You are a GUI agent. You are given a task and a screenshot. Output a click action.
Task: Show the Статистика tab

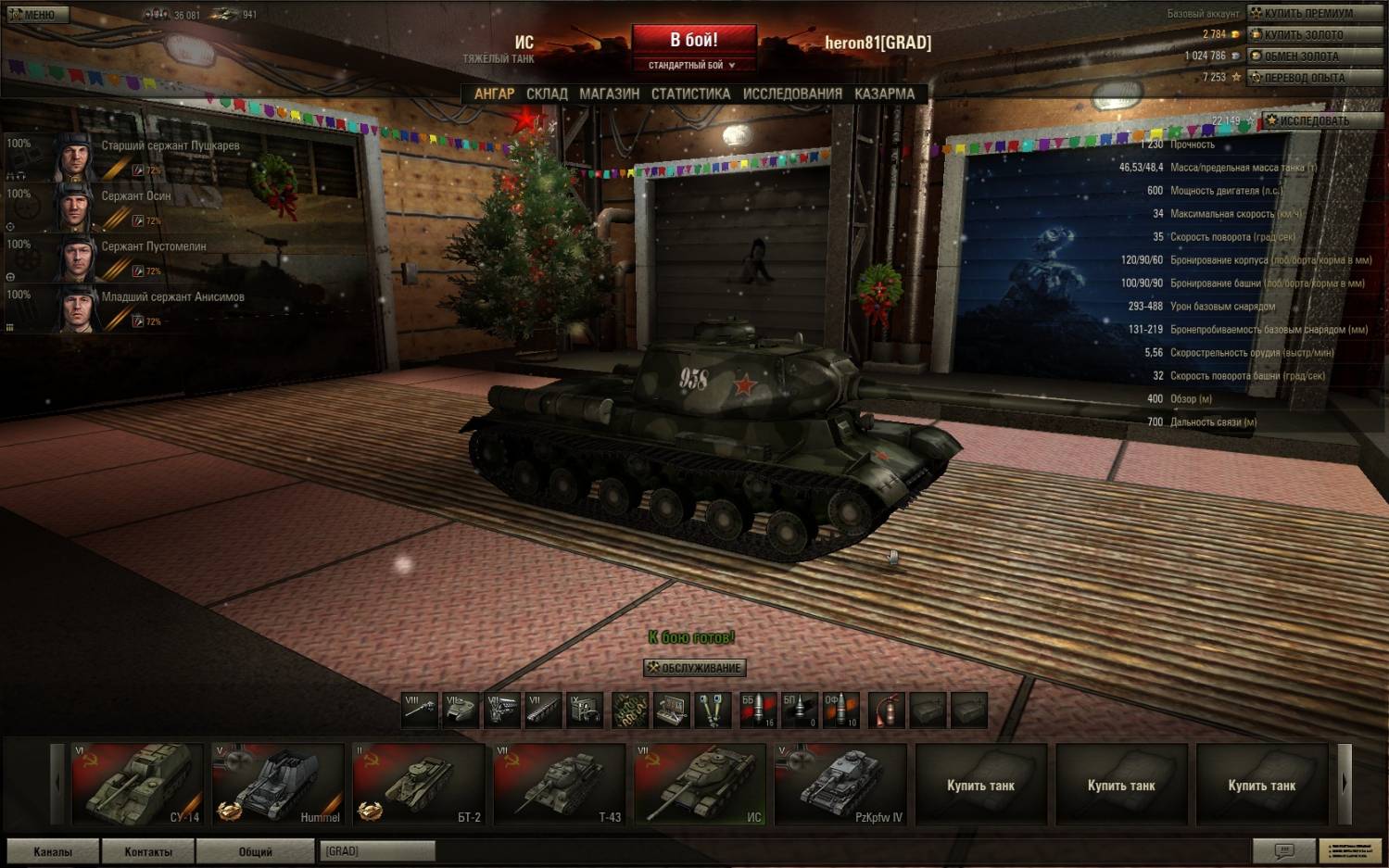(x=690, y=94)
